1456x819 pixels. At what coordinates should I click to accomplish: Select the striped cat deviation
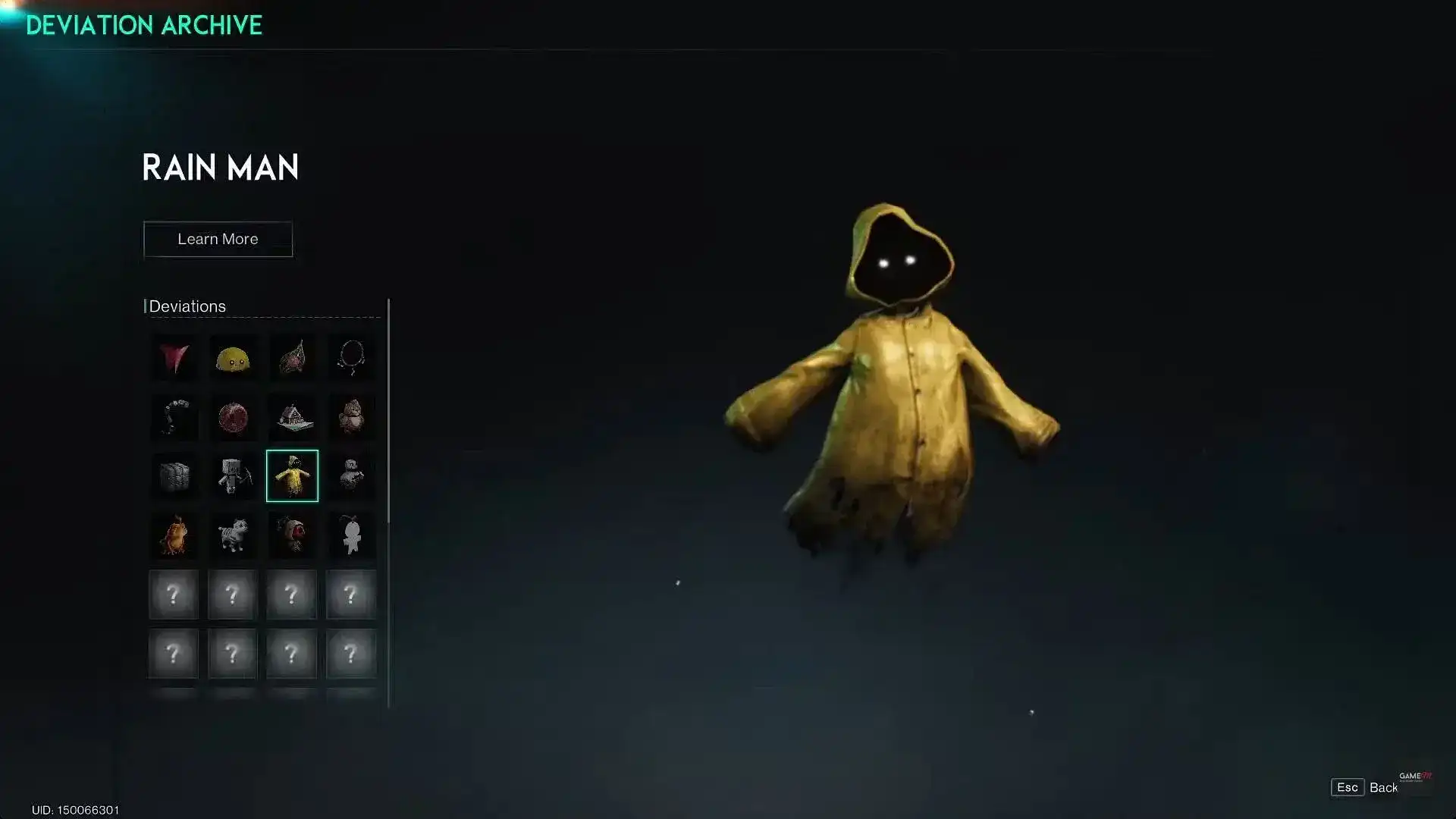[x=233, y=535]
